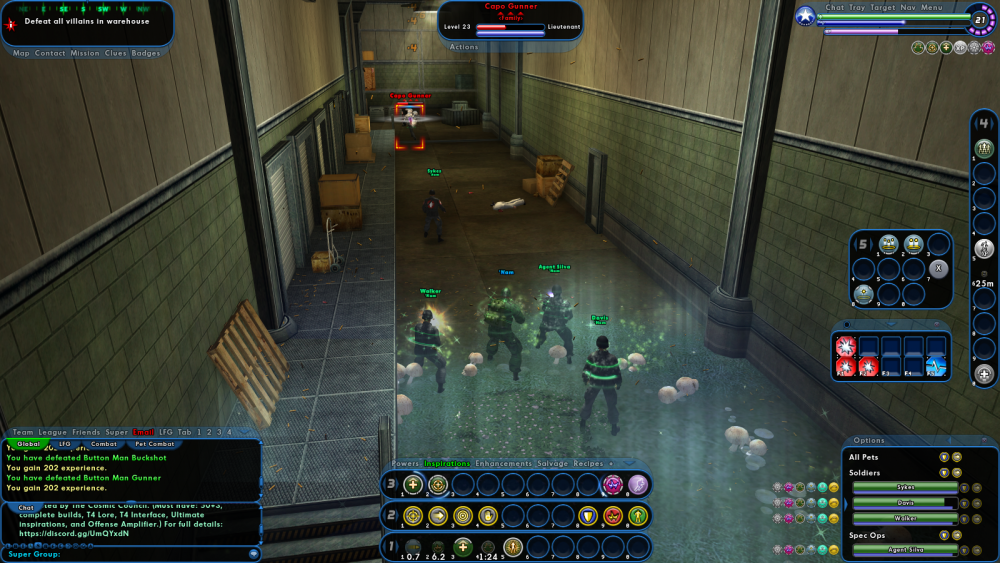This screenshot has height=563, width=1000.
Task: Select the pet Sykes in the pet window
Action: pyautogui.click(x=904, y=487)
